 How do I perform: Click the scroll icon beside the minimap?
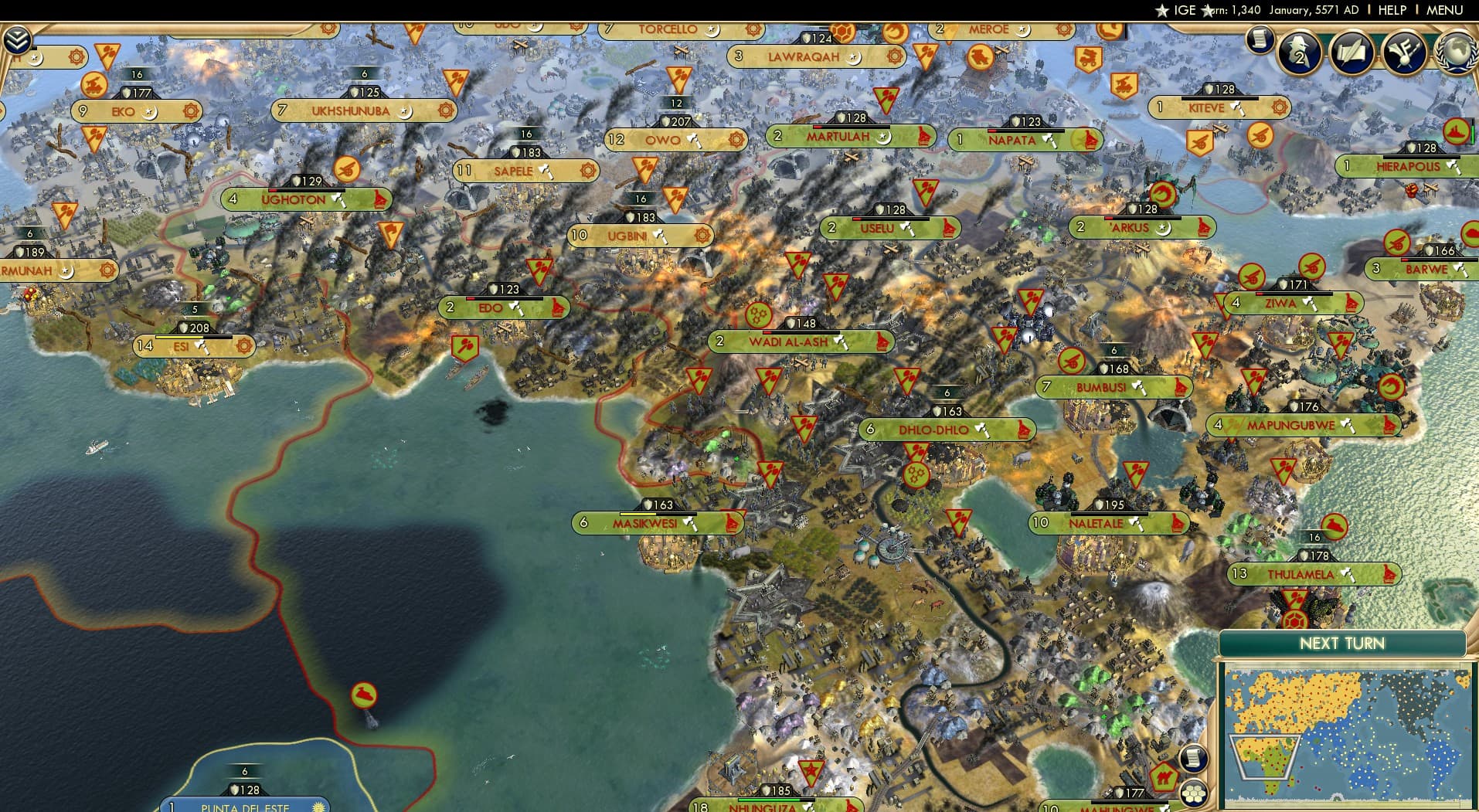coord(1195,758)
